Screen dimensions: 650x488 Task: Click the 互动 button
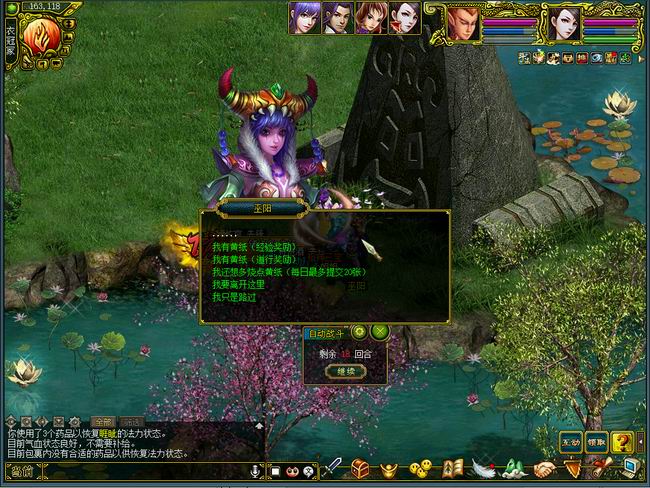pos(570,441)
